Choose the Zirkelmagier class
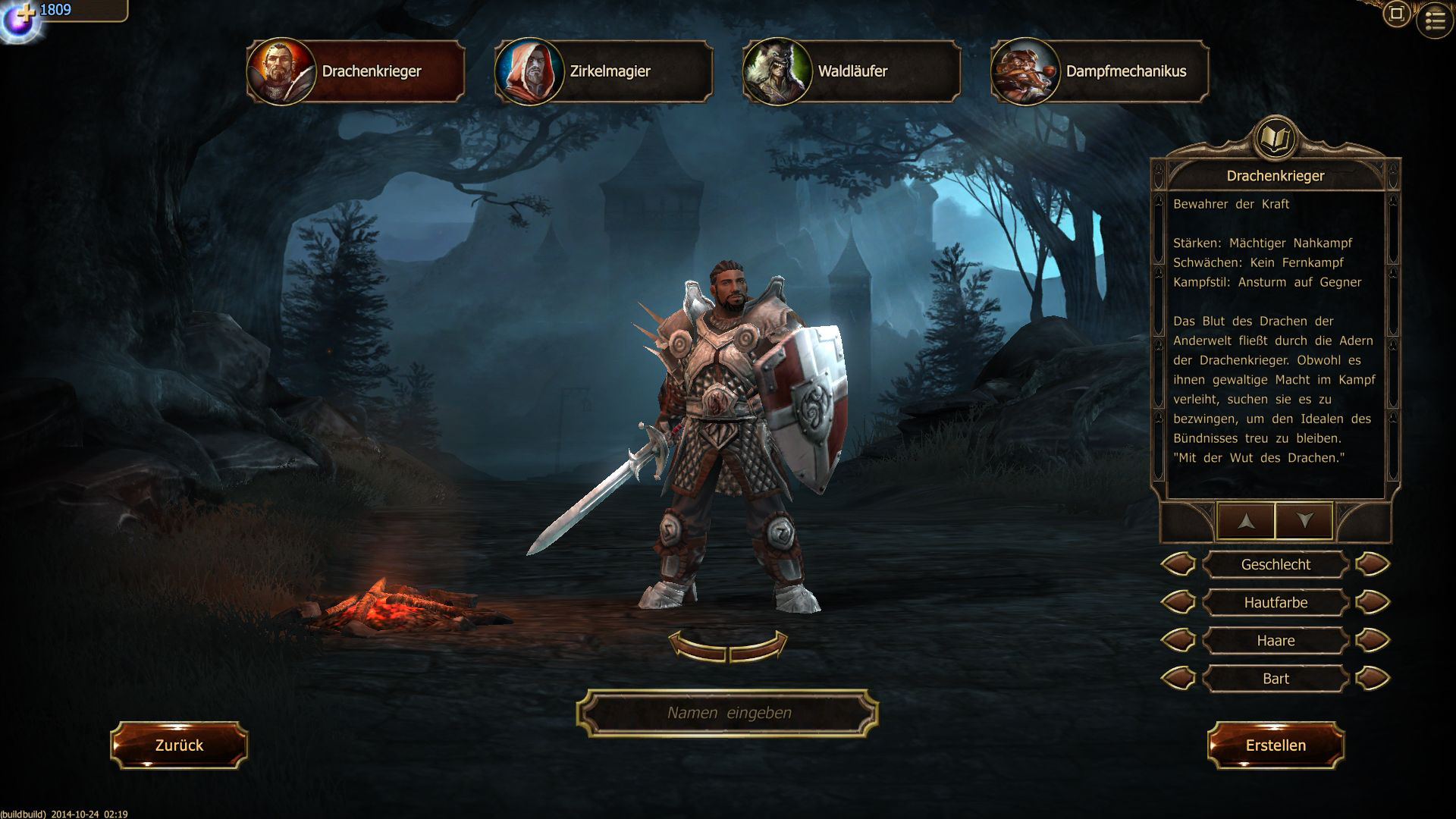The height and width of the screenshot is (819, 1456). coord(604,71)
